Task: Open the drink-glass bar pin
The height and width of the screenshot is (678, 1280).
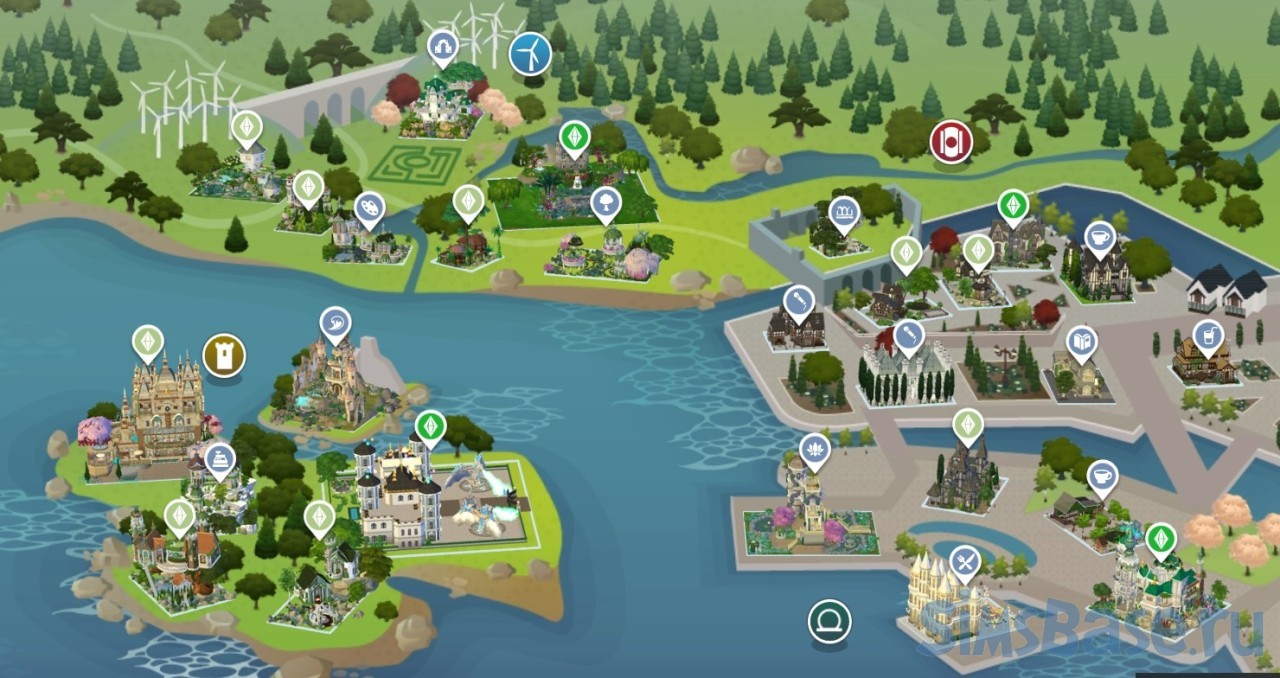Action: [1208, 336]
